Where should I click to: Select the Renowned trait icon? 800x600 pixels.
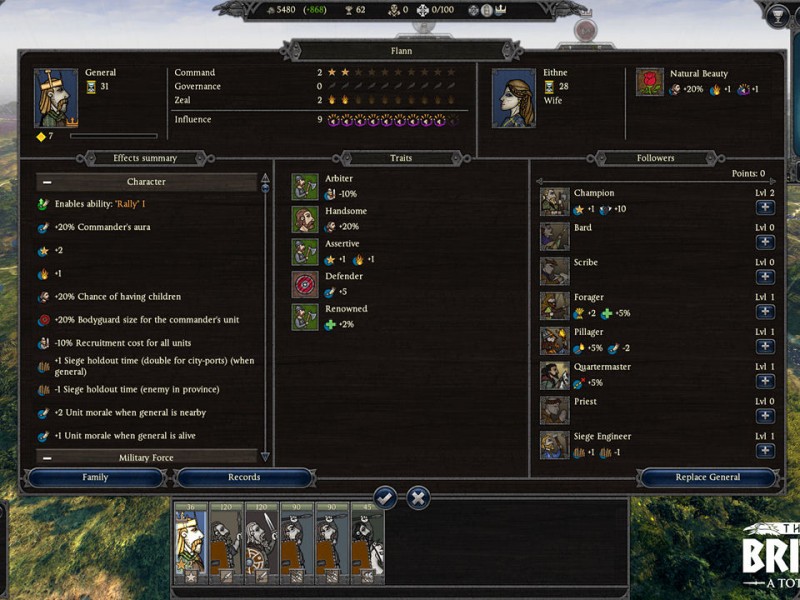[x=305, y=317]
